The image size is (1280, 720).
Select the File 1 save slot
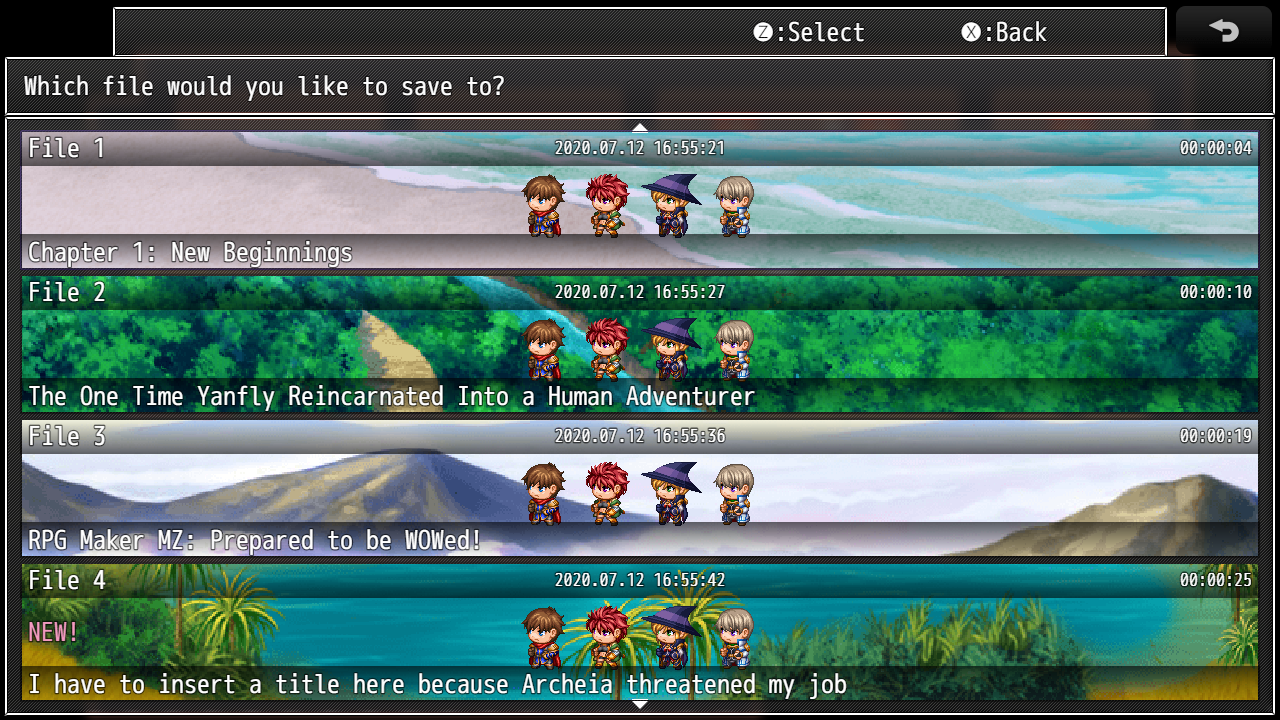[x=640, y=200]
